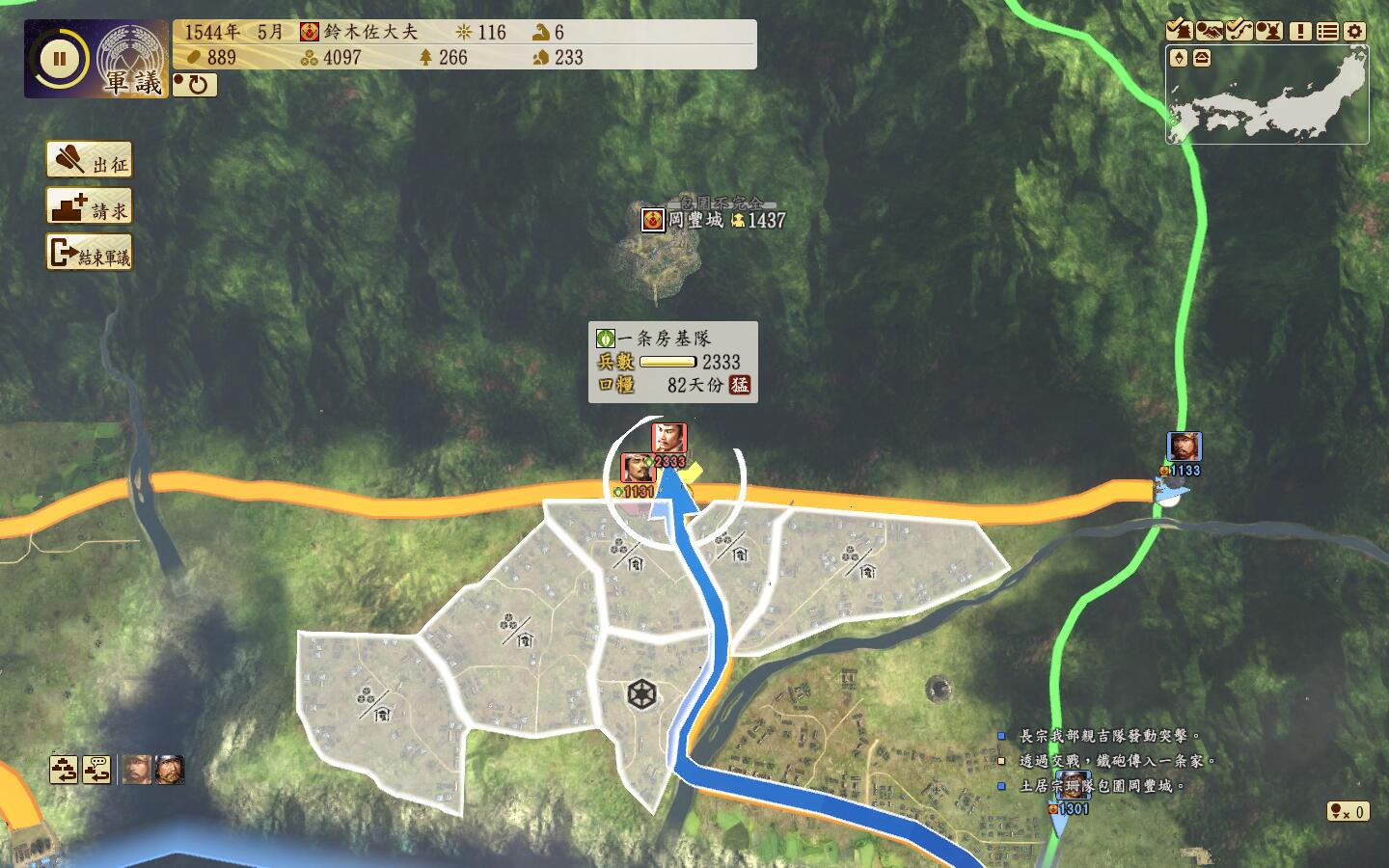
Task: Click the pause button
Action: pyautogui.click(x=59, y=59)
